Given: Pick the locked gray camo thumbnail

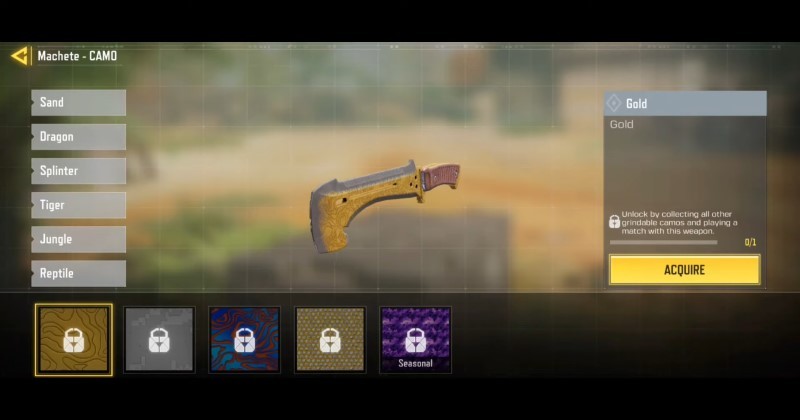Looking at the screenshot, I should point(159,340).
